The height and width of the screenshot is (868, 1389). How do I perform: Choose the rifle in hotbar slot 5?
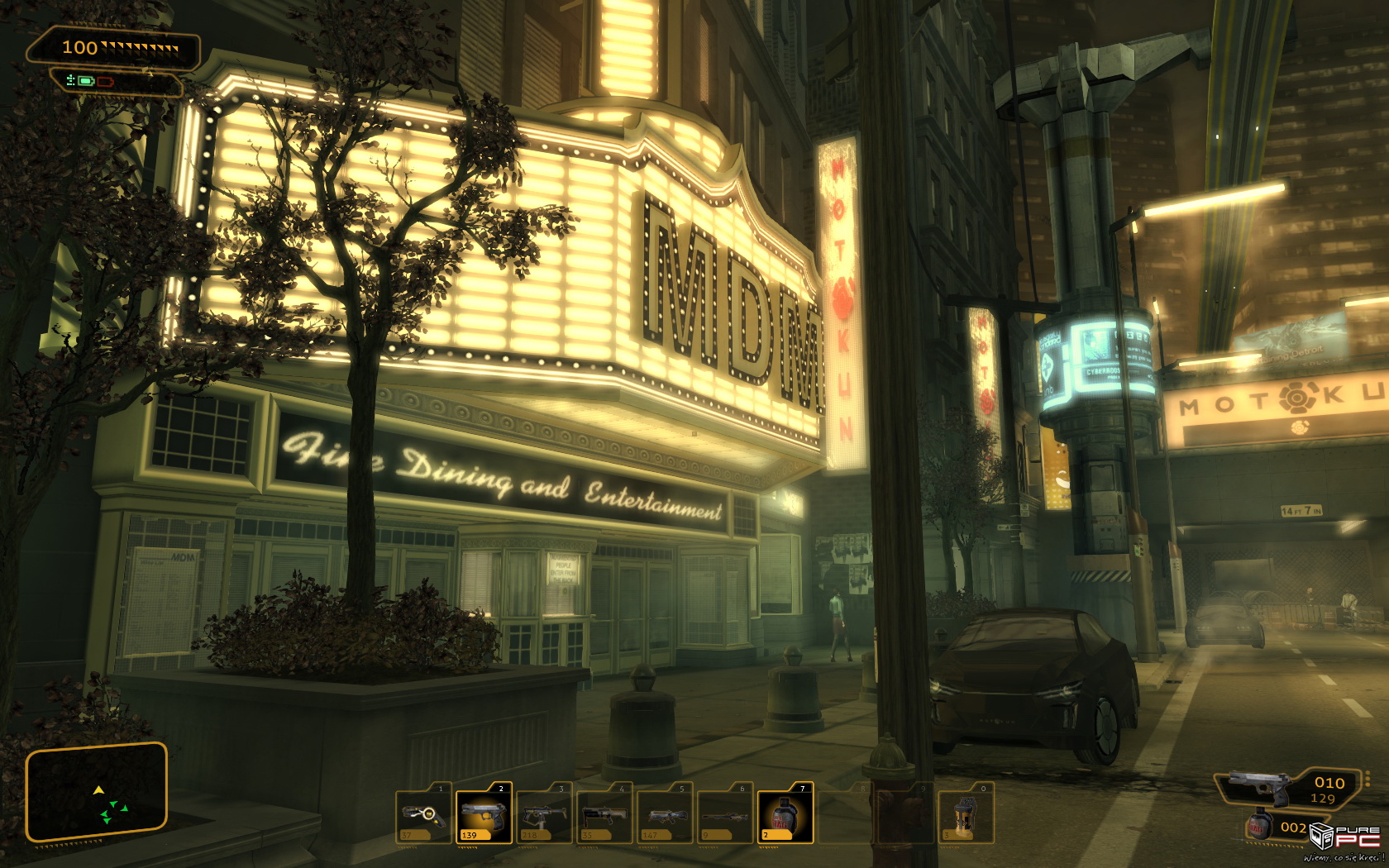pyautogui.click(x=664, y=815)
